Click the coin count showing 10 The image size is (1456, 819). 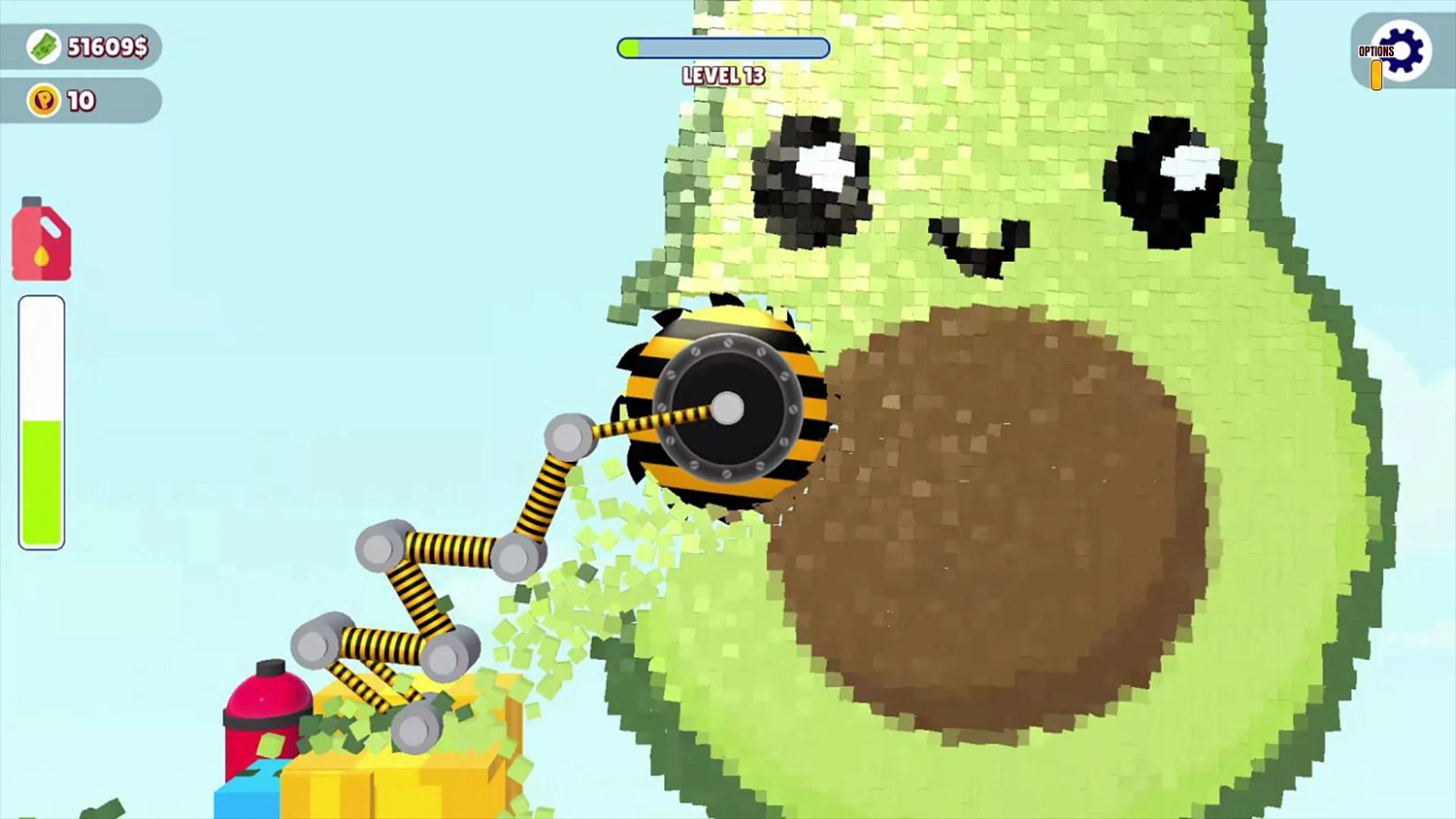pyautogui.click(x=83, y=100)
